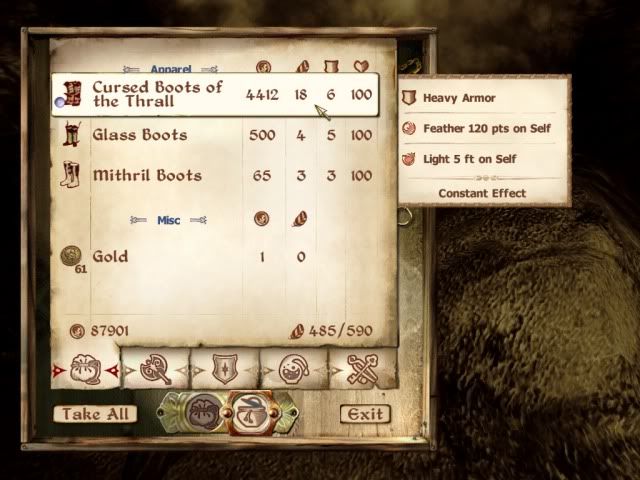This screenshot has width=640, height=480.
Task: Sort apparel by the armor rating column
Action: [331, 67]
